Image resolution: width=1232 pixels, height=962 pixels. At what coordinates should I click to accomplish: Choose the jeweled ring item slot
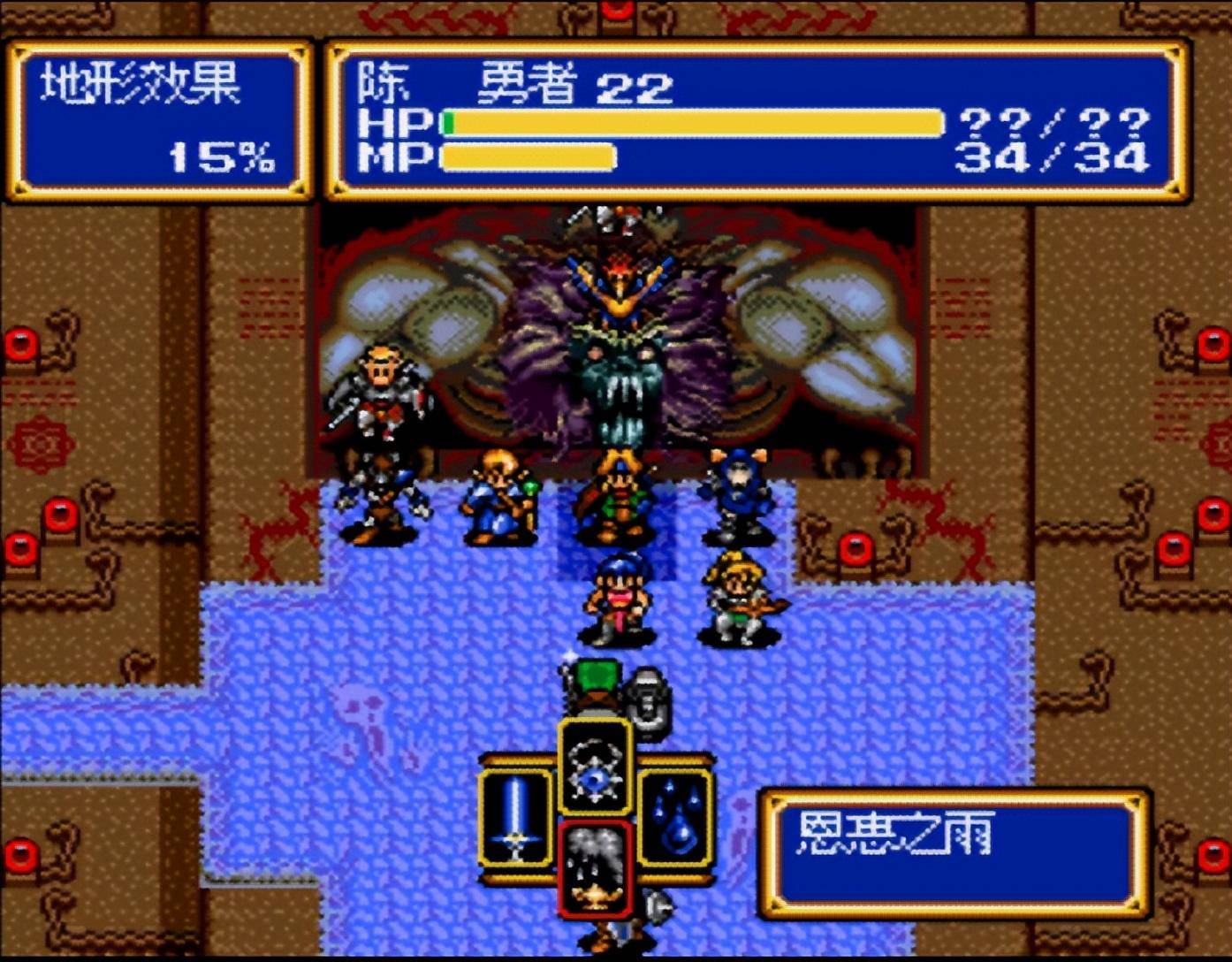click(595, 766)
